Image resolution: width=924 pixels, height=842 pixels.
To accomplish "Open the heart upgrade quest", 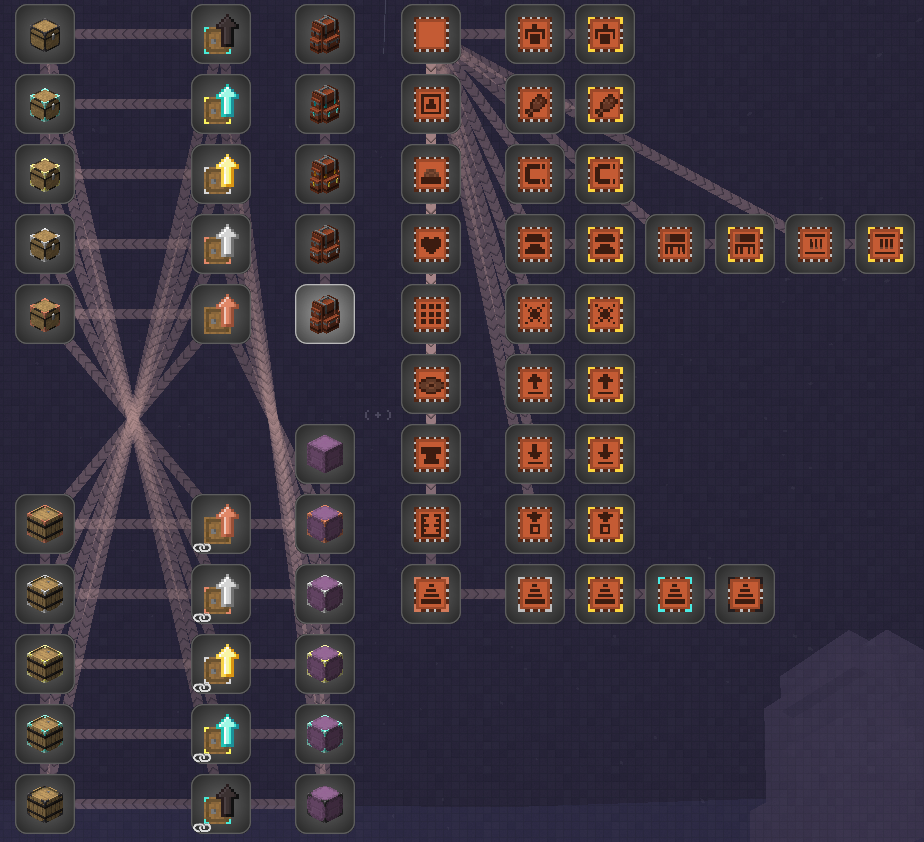I will coord(431,244).
